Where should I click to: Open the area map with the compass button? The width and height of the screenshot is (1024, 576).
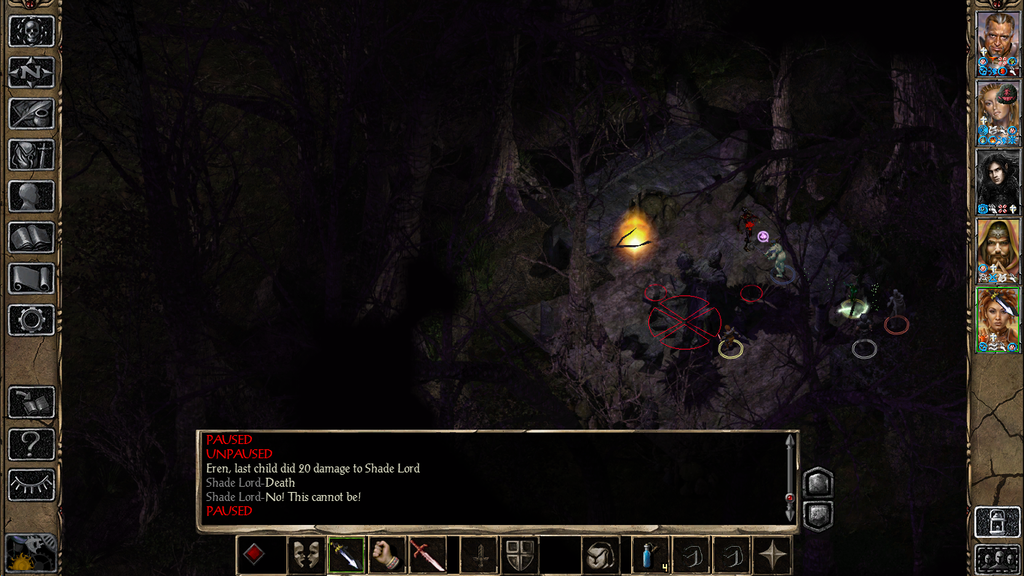[x=31, y=72]
